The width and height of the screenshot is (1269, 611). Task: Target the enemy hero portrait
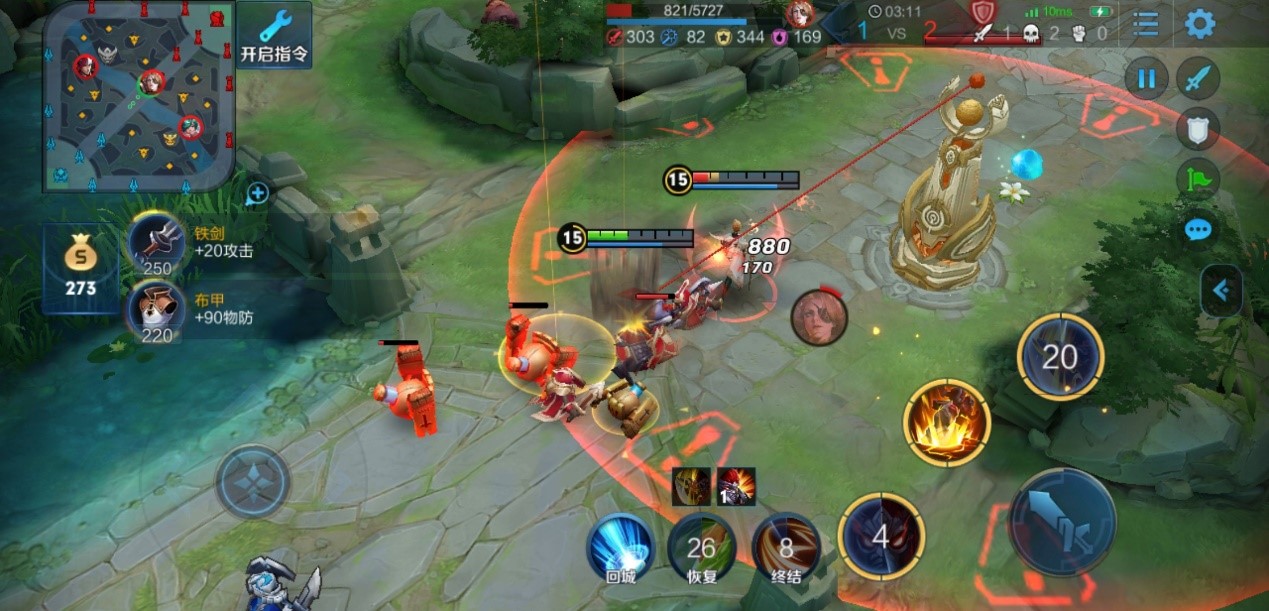[819, 317]
